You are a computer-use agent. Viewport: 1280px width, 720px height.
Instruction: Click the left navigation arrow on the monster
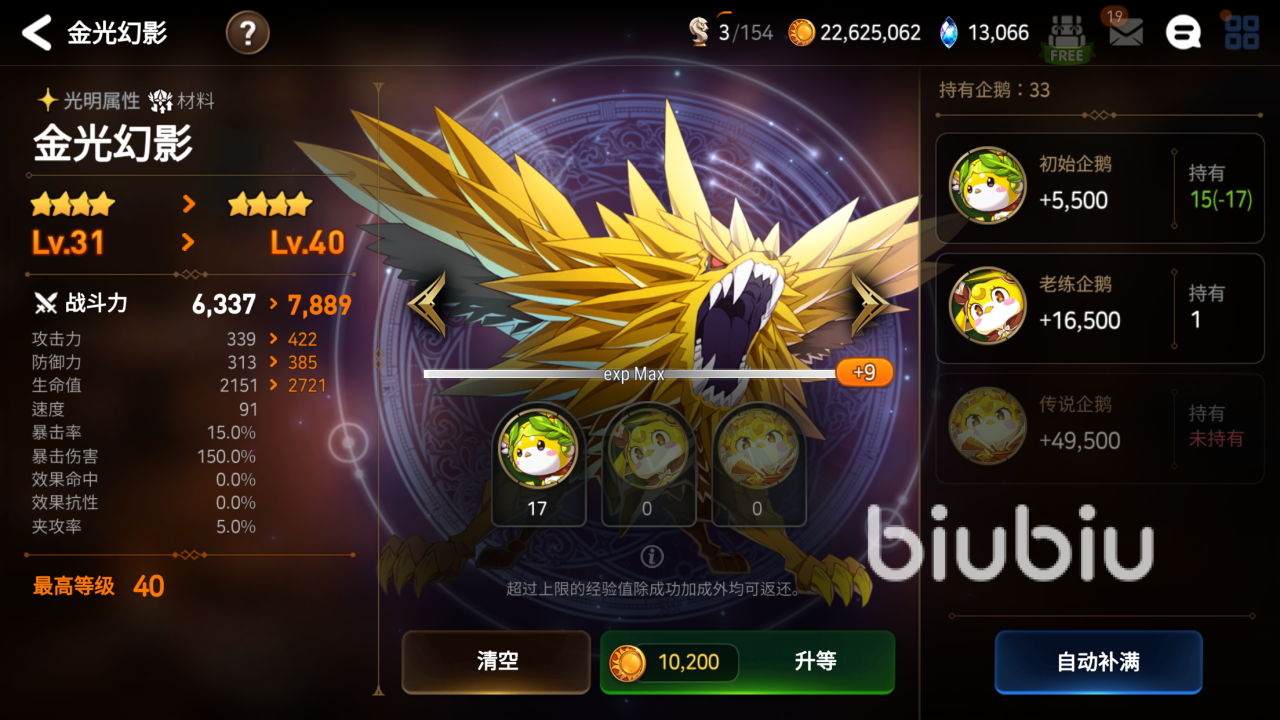(x=425, y=302)
